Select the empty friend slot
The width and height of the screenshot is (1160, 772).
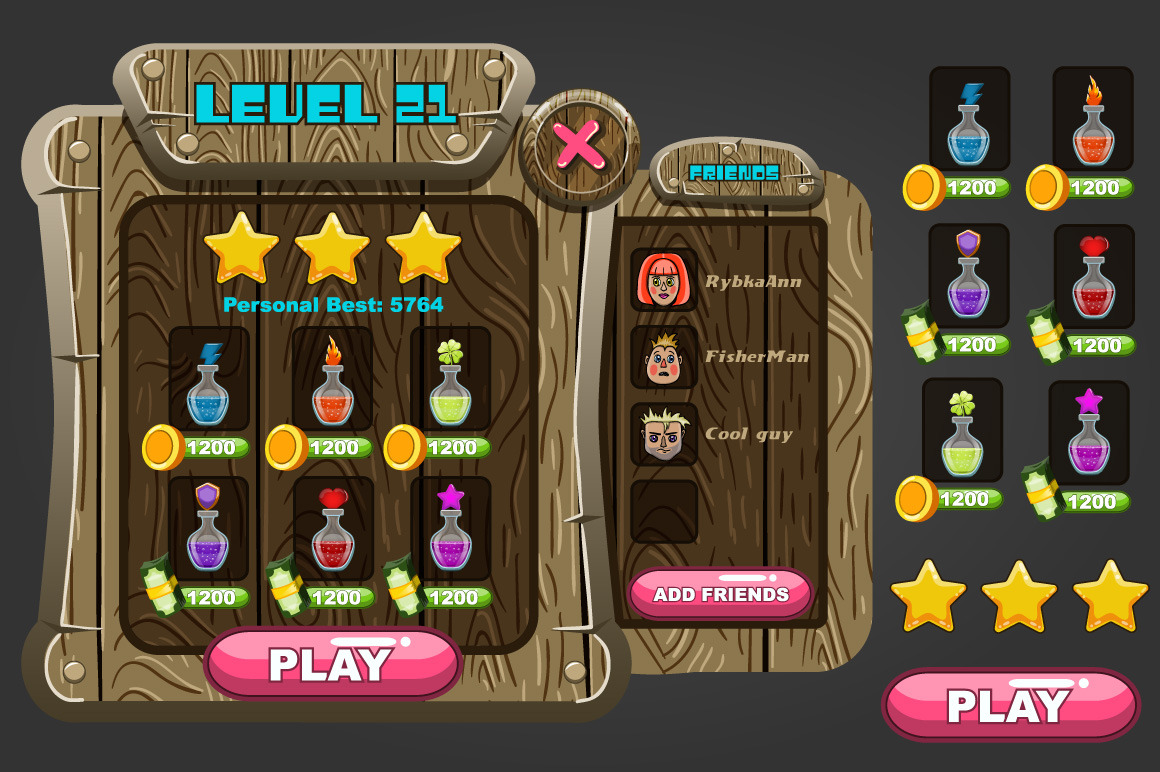(663, 511)
